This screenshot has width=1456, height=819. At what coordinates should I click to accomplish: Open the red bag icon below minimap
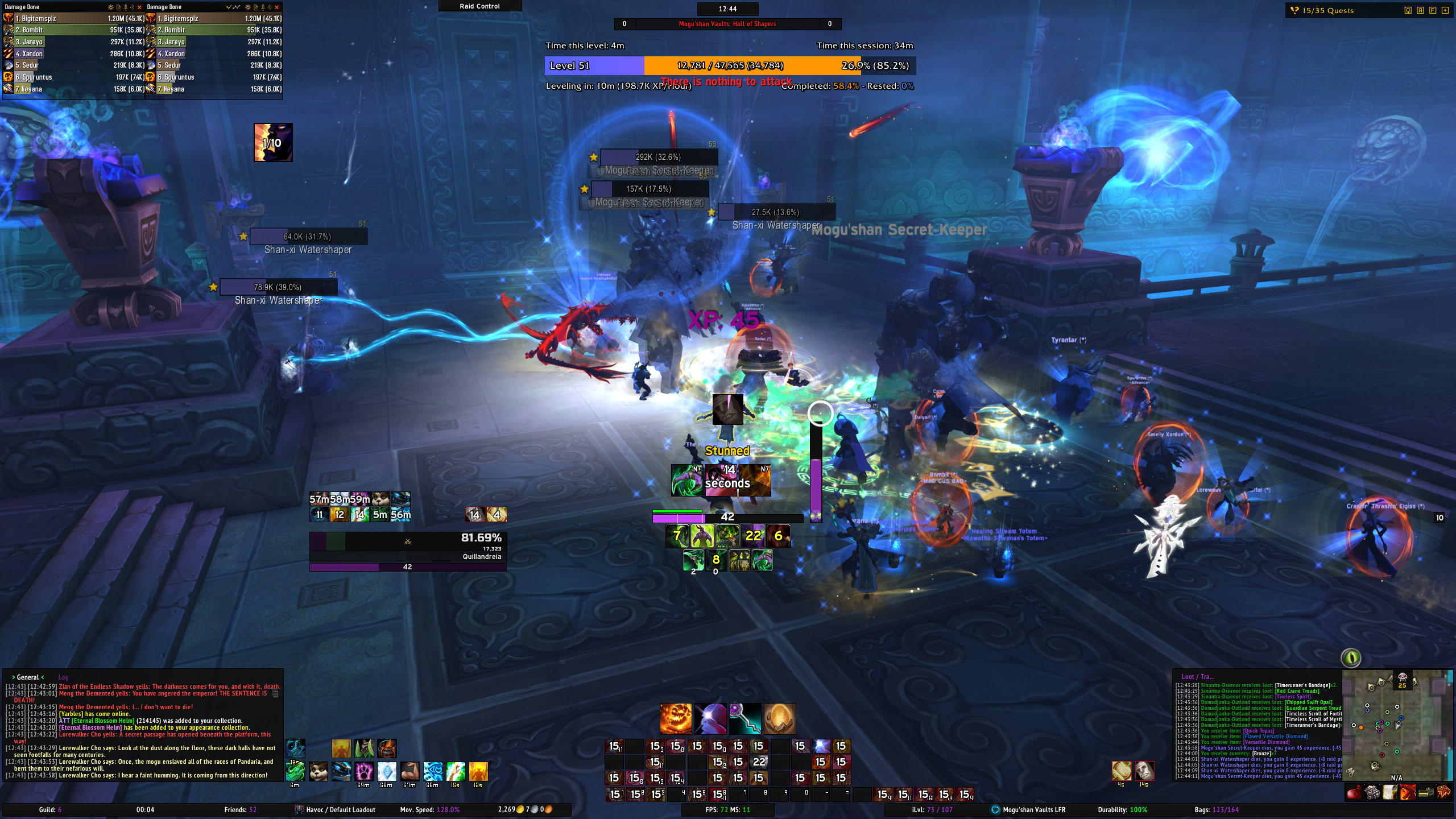pyautogui.click(x=1354, y=792)
